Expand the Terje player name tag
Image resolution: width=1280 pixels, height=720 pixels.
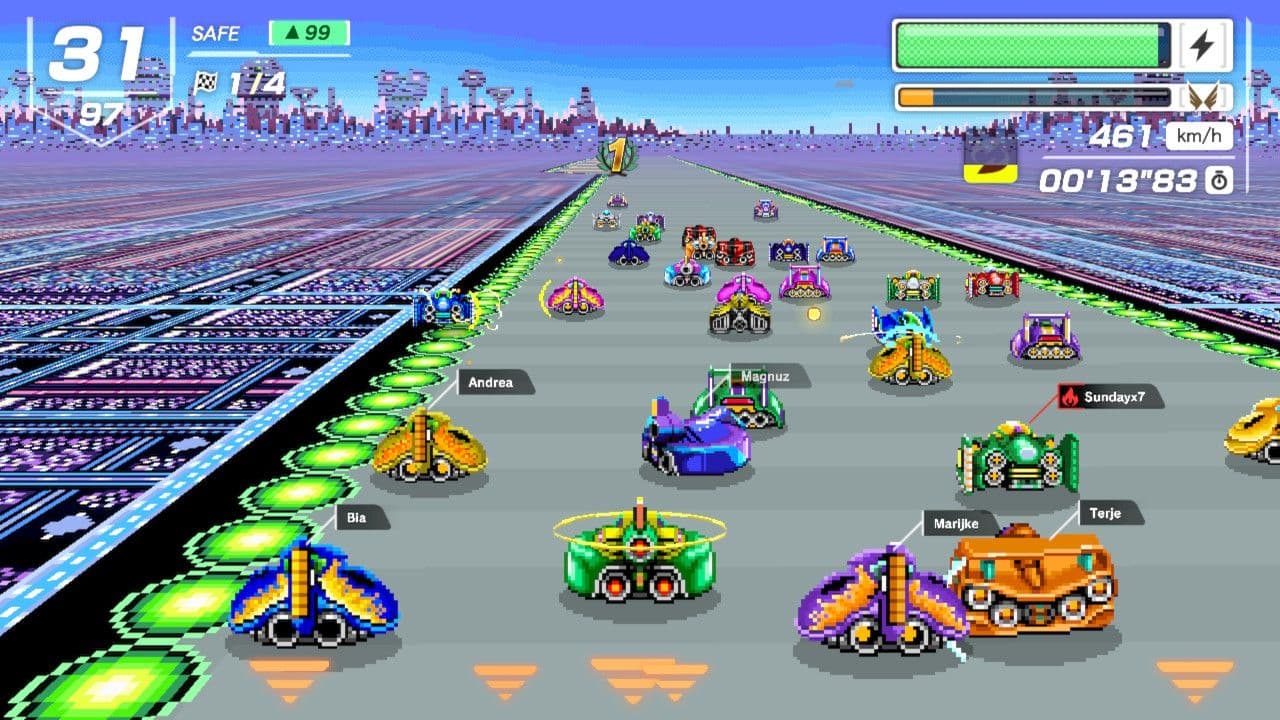click(1106, 514)
